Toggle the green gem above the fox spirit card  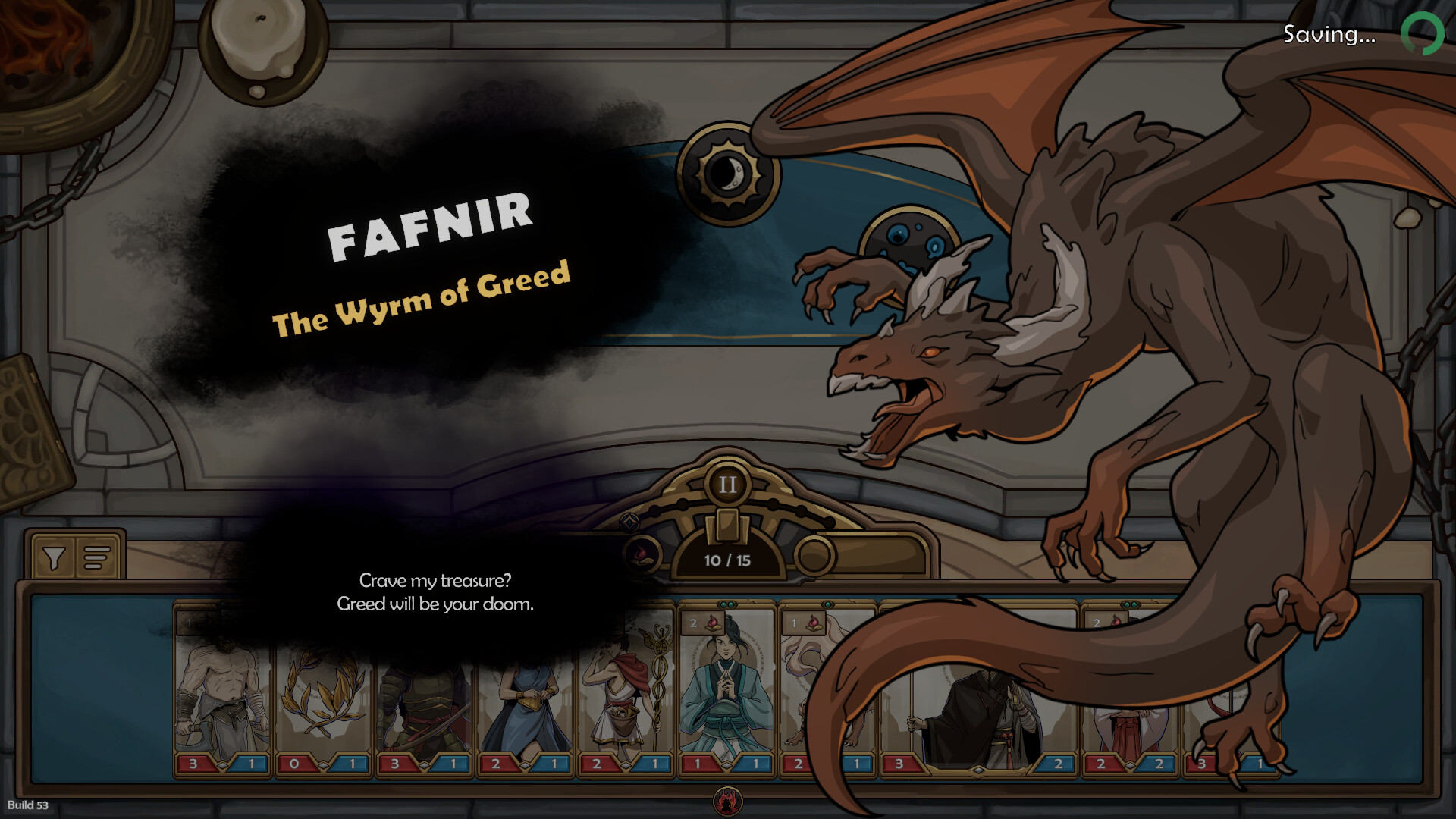pyautogui.click(x=827, y=603)
